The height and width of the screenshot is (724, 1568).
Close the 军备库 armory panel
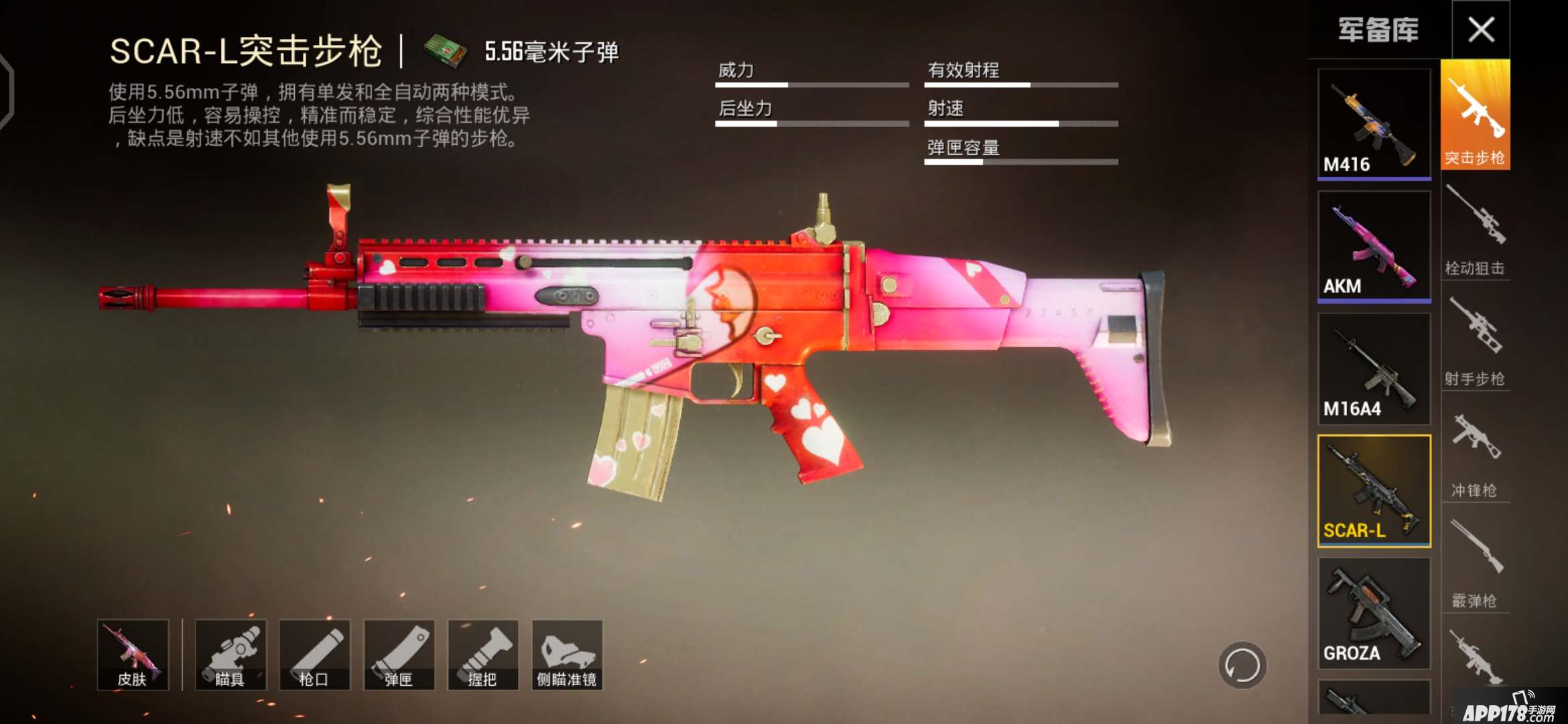[x=1482, y=29]
